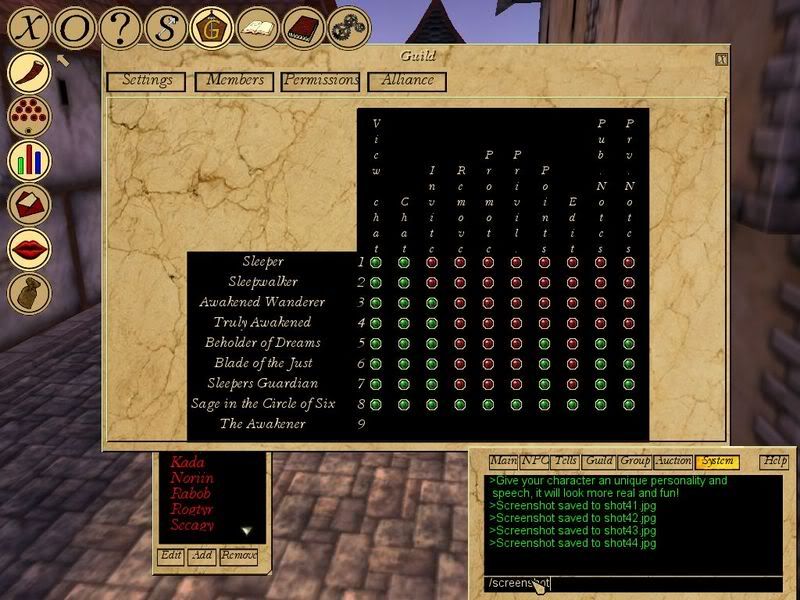Open the horn icon on left bar
Viewport: 800px width, 600px height.
(x=30, y=73)
